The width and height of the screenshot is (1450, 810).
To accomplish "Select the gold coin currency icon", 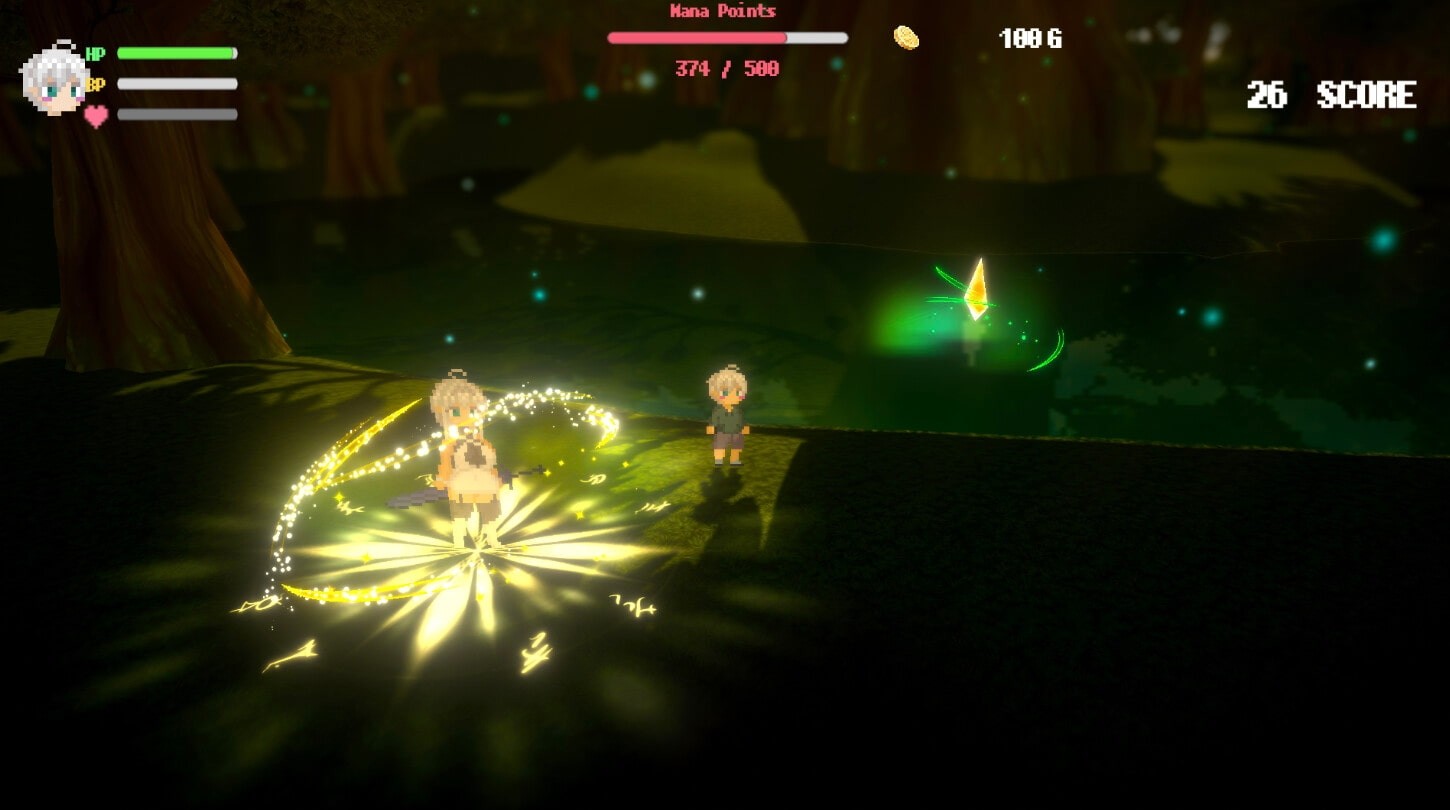I will pyautogui.click(x=906, y=38).
